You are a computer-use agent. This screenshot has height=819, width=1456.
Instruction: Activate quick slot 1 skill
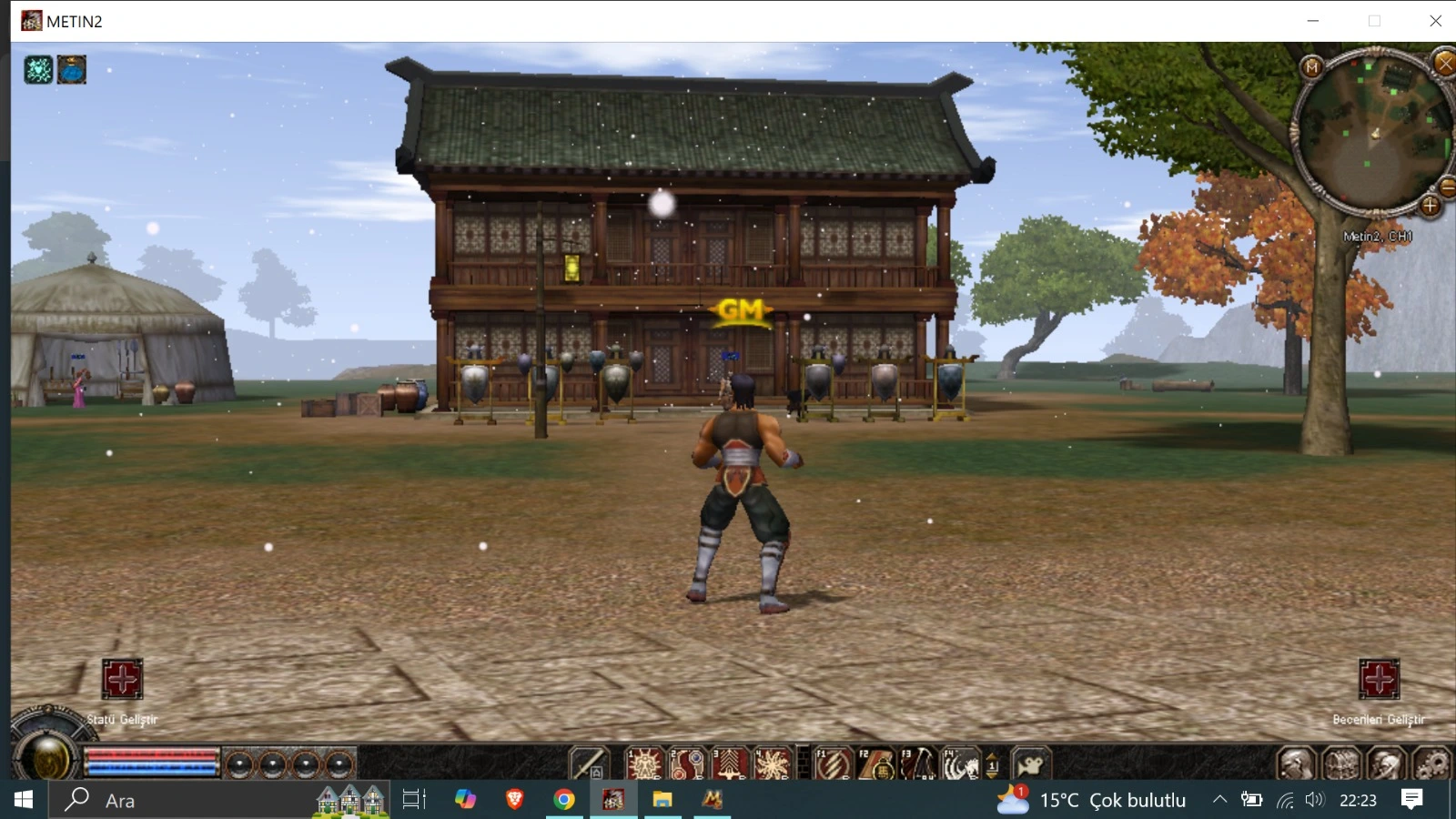643,763
